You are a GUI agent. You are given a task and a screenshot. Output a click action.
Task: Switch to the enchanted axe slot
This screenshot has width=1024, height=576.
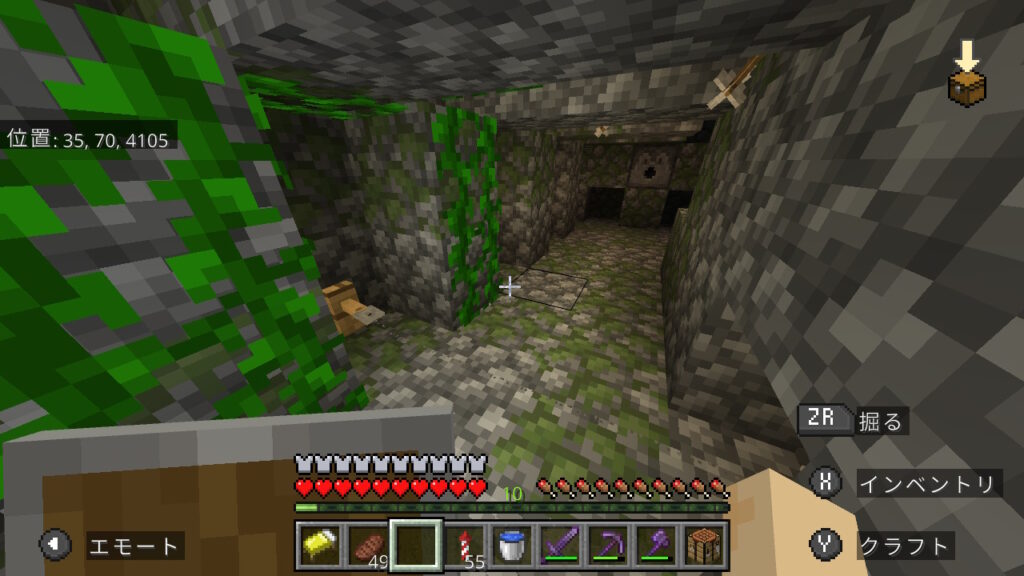click(656, 545)
